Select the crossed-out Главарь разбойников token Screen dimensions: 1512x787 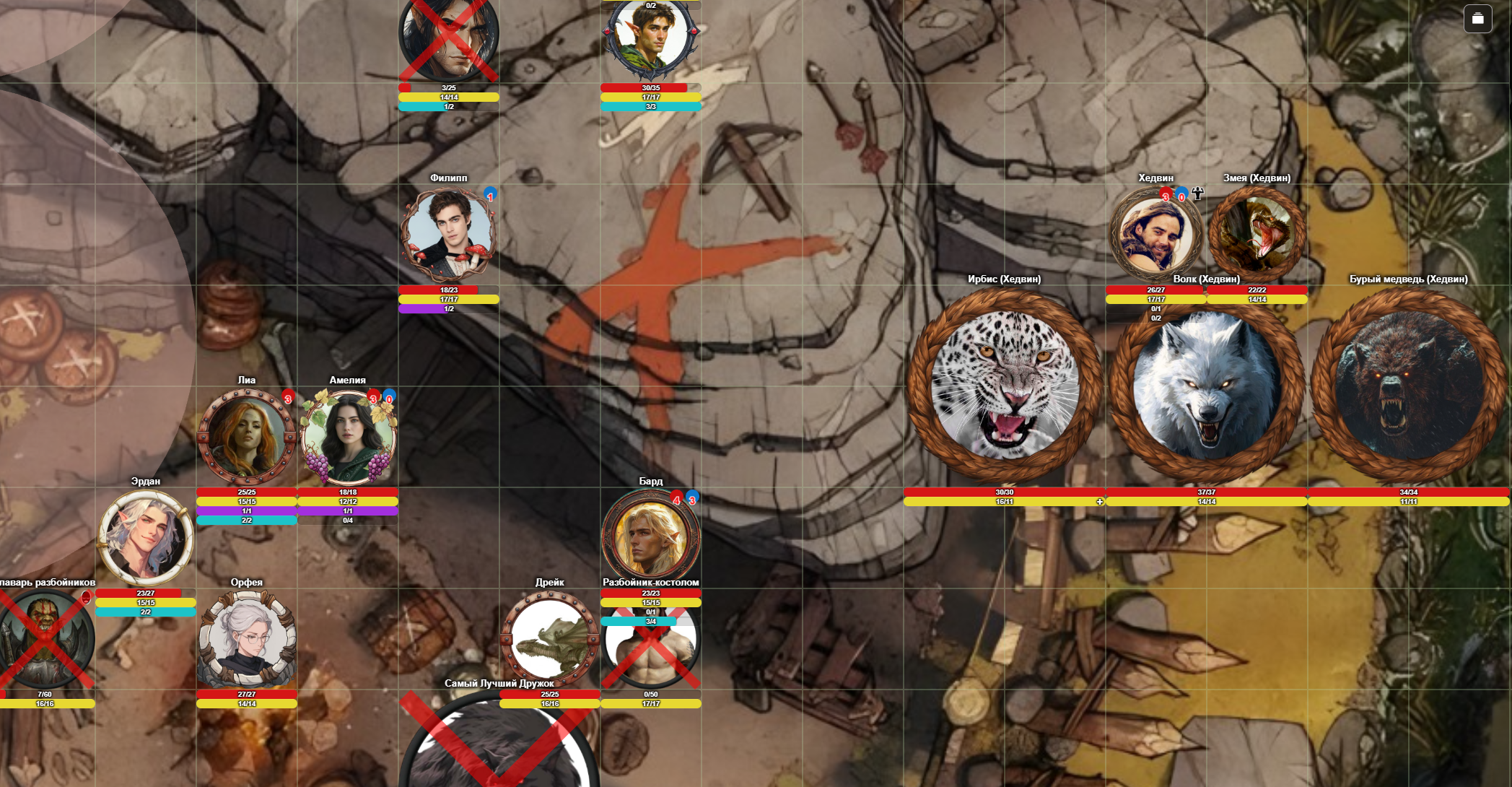pyautogui.click(x=45, y=639)
